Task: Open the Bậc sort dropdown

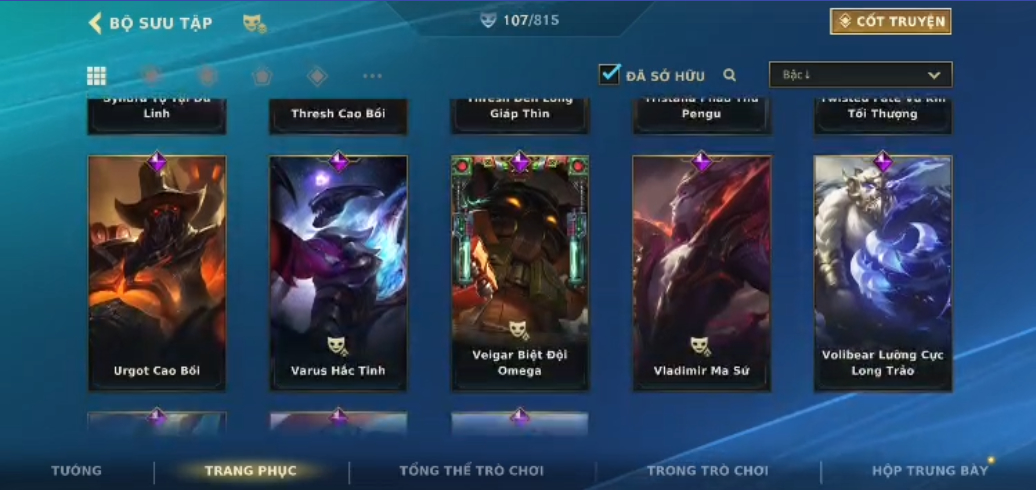Action: point(860,75)
